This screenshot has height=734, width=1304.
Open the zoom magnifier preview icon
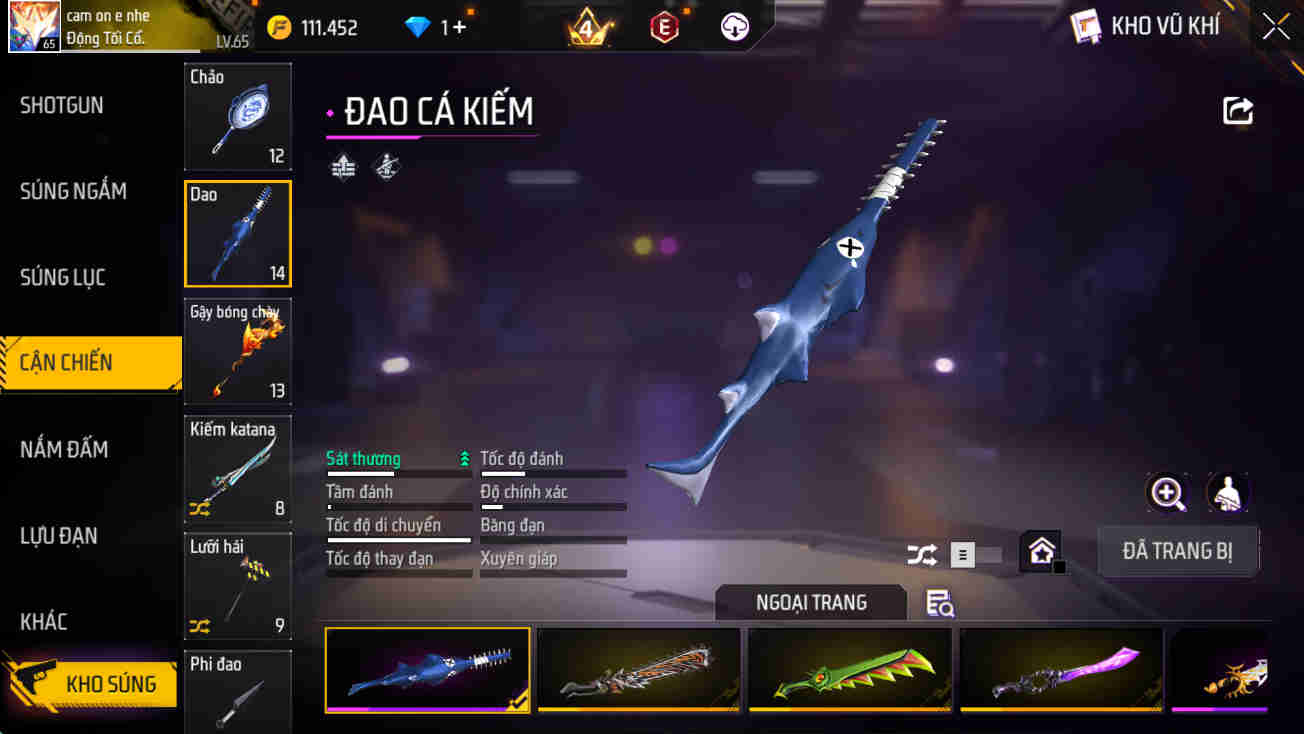point(1168,493)
